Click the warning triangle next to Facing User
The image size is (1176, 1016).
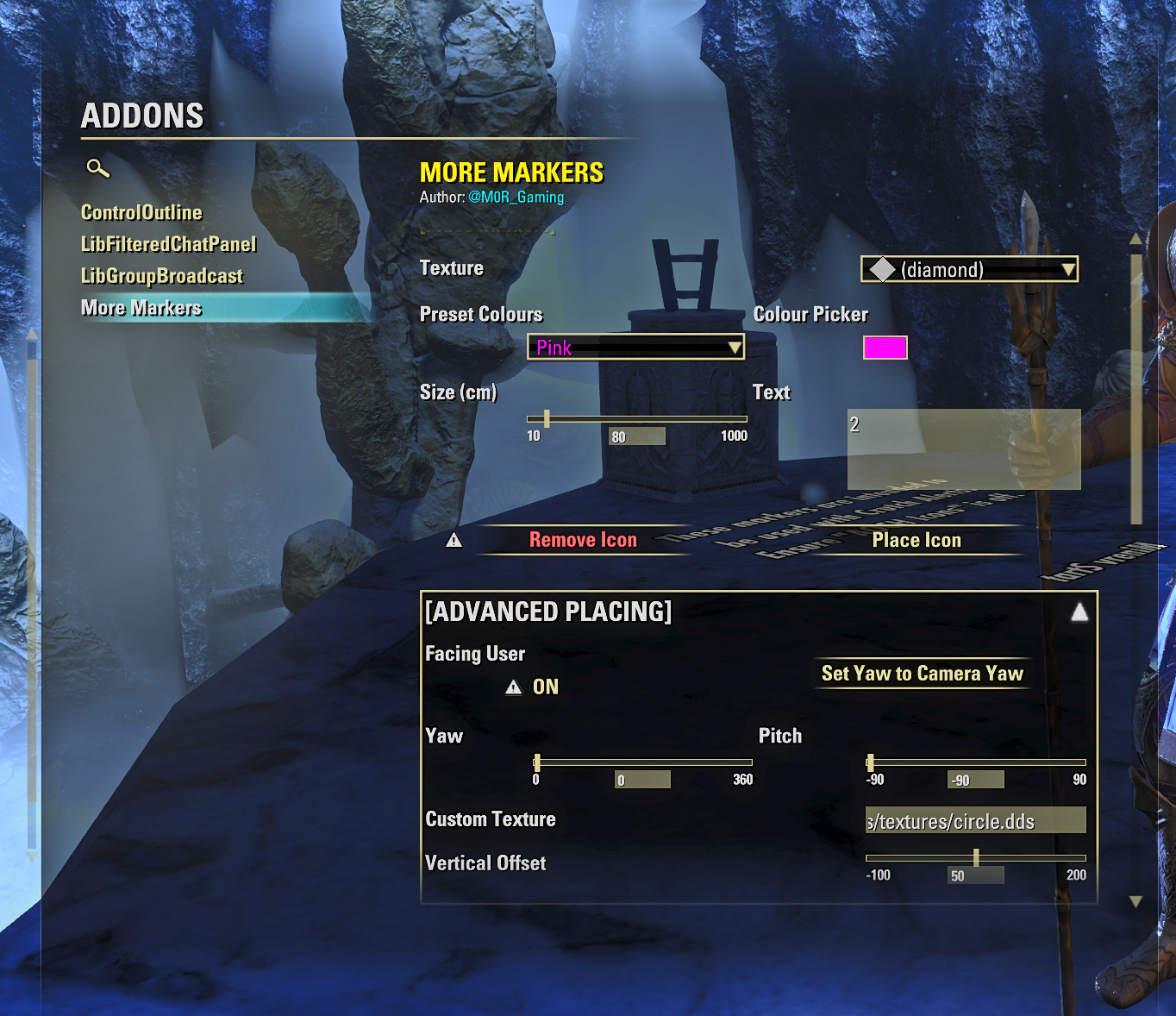[514, 687]
